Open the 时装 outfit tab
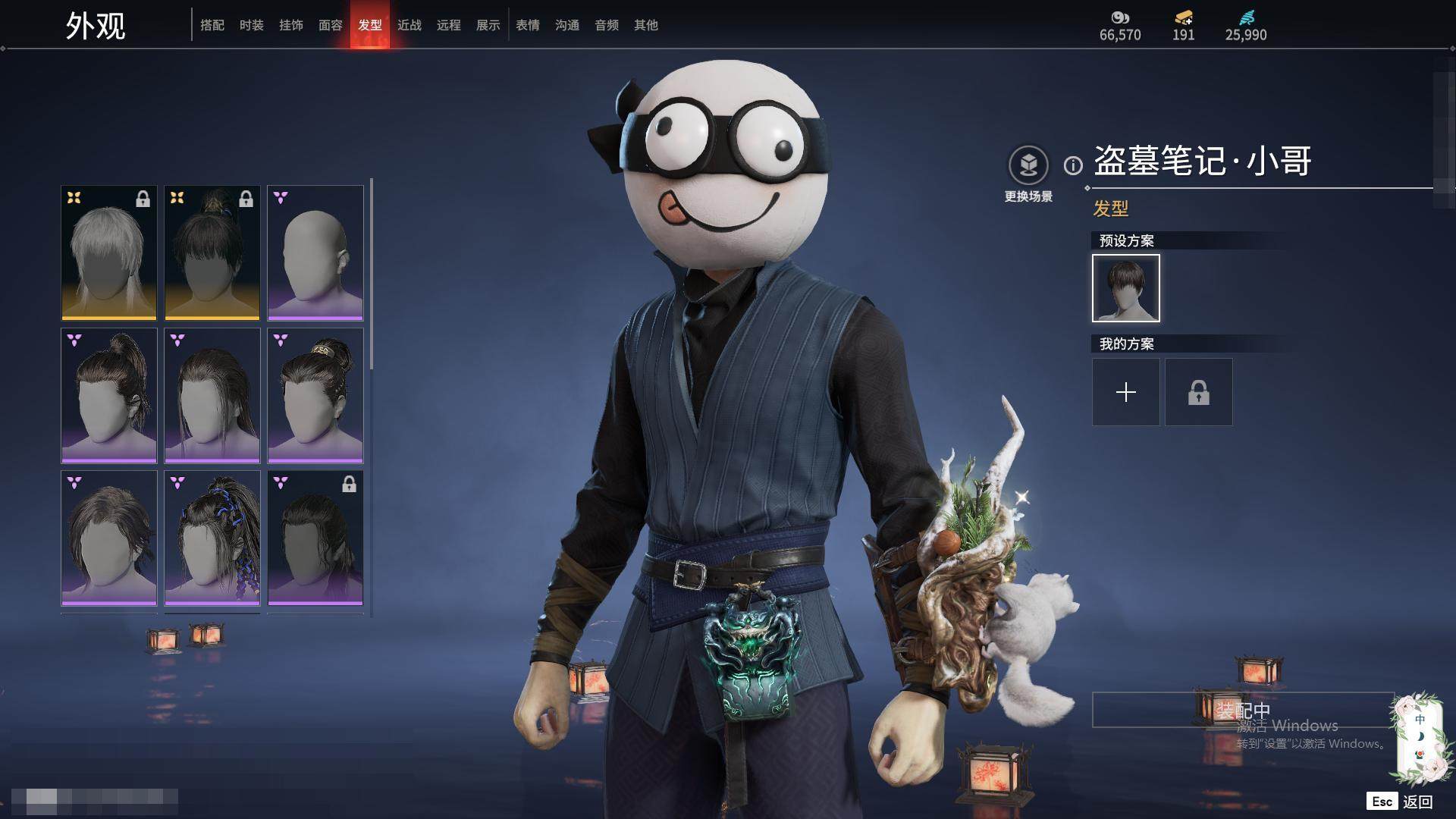Image resolution: width=1456 pixels, height=819 pixels. coord(252,25)
